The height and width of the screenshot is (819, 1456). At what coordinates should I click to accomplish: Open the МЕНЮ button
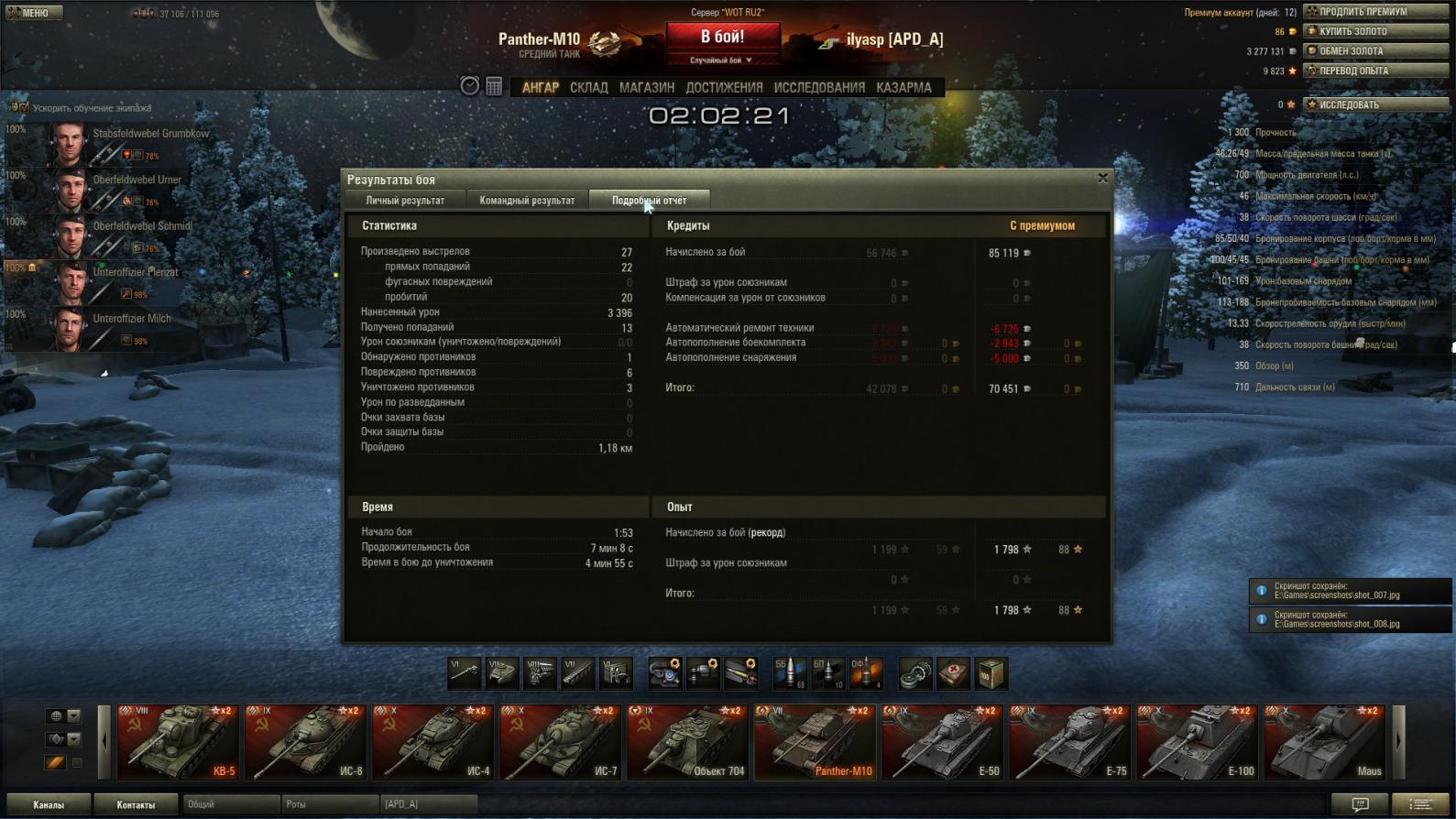click(x=33, y=13)
